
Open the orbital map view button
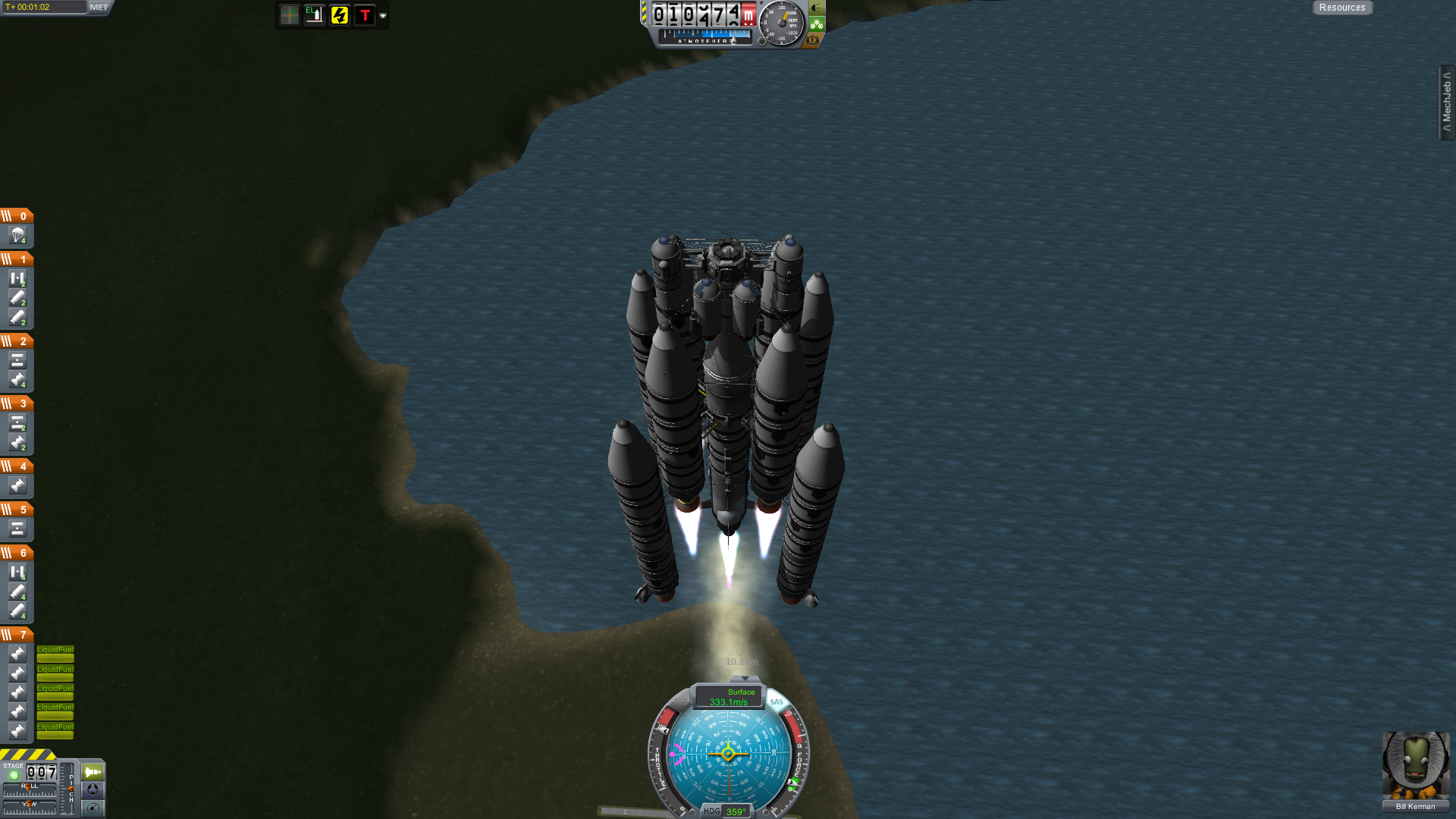pos(93,808)
